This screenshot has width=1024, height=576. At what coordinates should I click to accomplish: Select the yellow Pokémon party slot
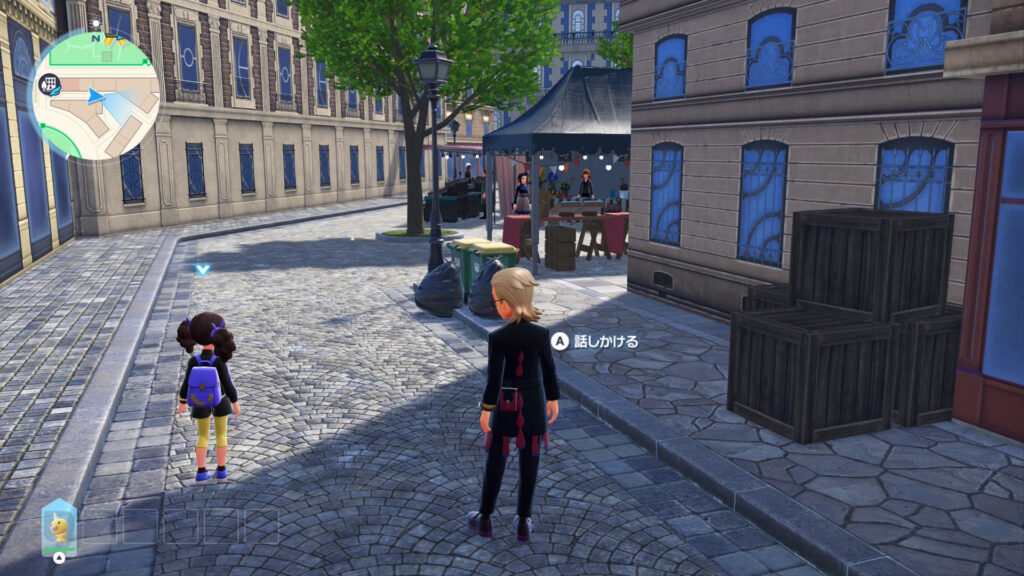point(59,527)
